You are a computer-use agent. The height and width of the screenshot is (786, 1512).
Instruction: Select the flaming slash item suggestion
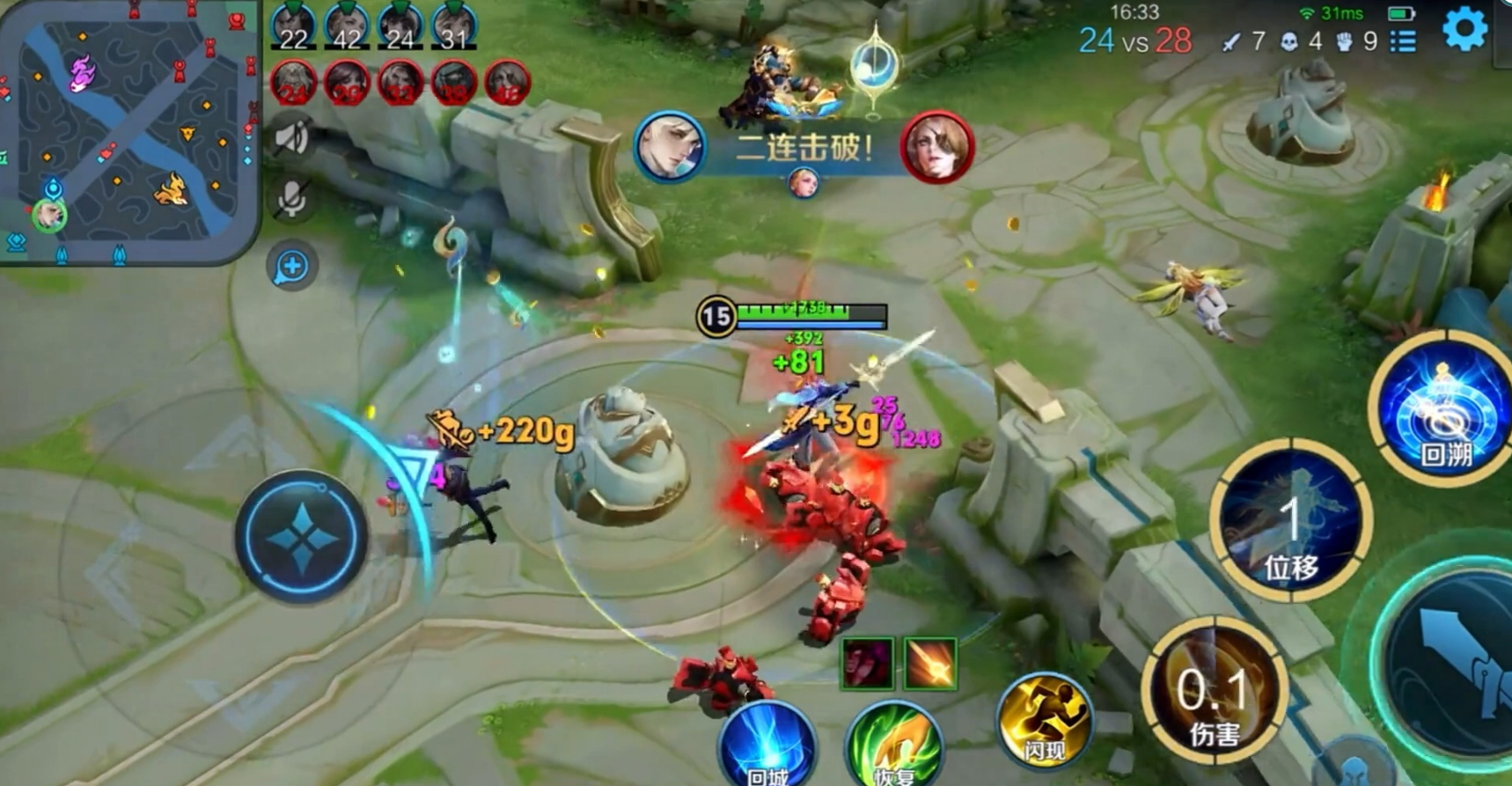(x=930, y=664)
